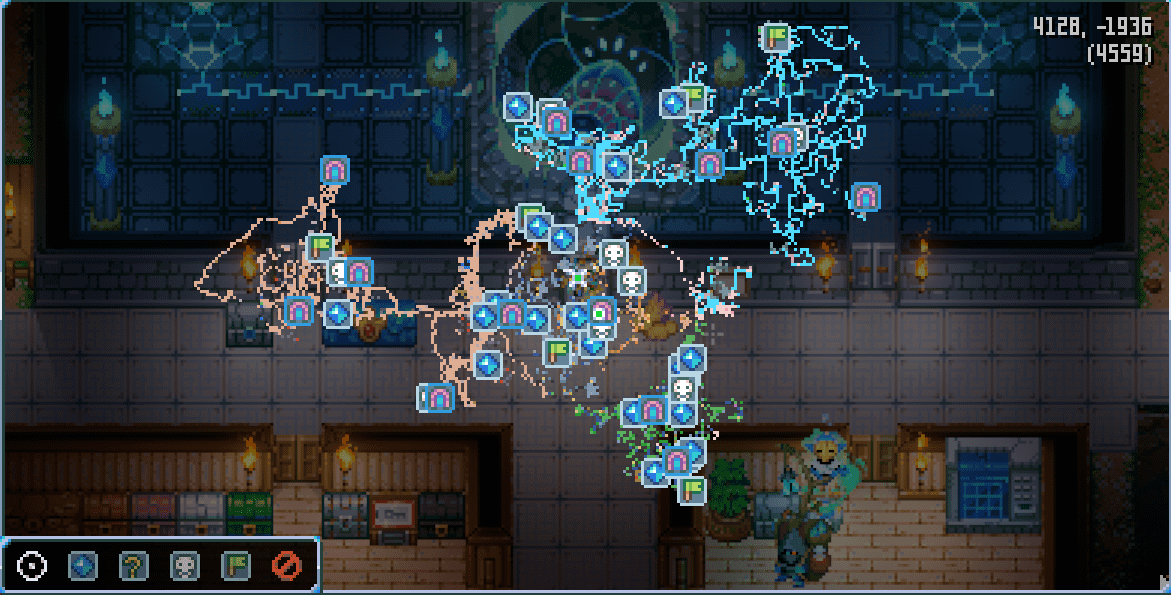Viewport: 1171px width, 595px height.
Task: Click the topmost green flag marker above blue tunnels
Action: tap(776, 37)
